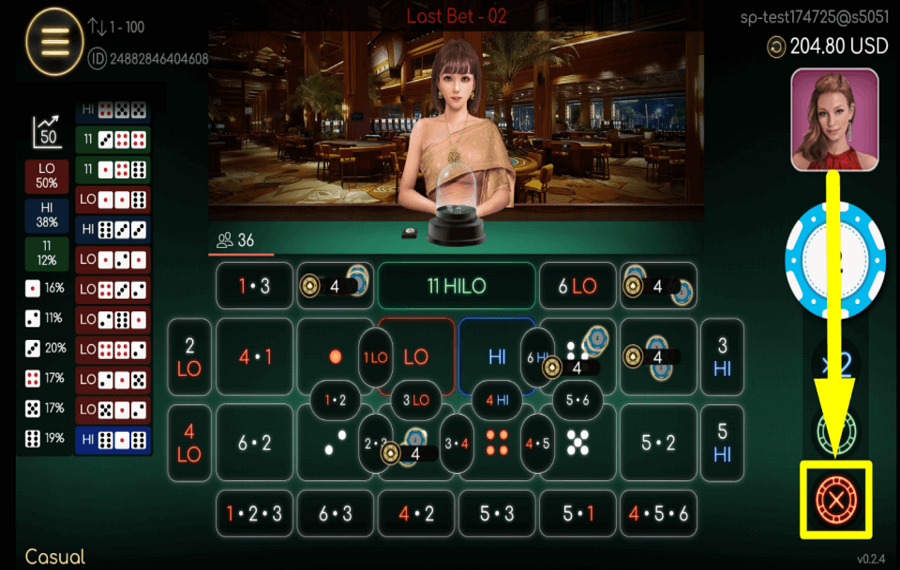
Task: Select the 3 HI side bet
Action: [x=722, y=357]
